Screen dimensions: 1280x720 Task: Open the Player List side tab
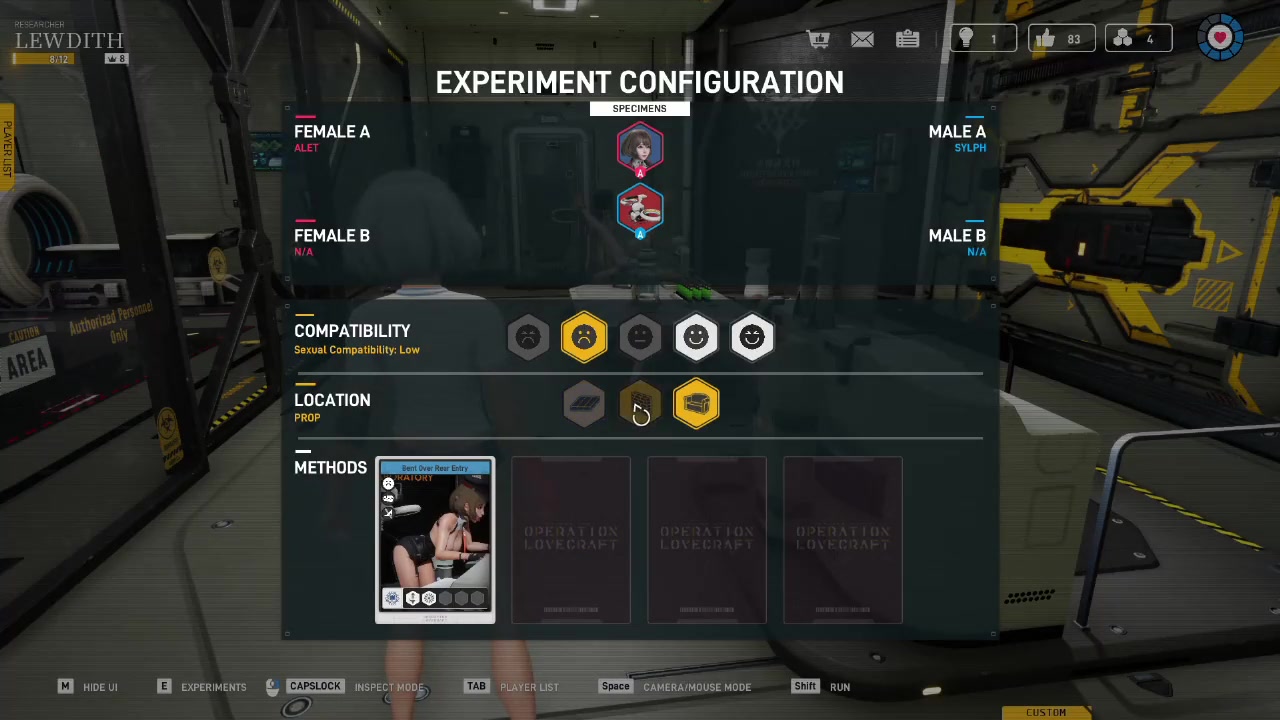point(7,148)
